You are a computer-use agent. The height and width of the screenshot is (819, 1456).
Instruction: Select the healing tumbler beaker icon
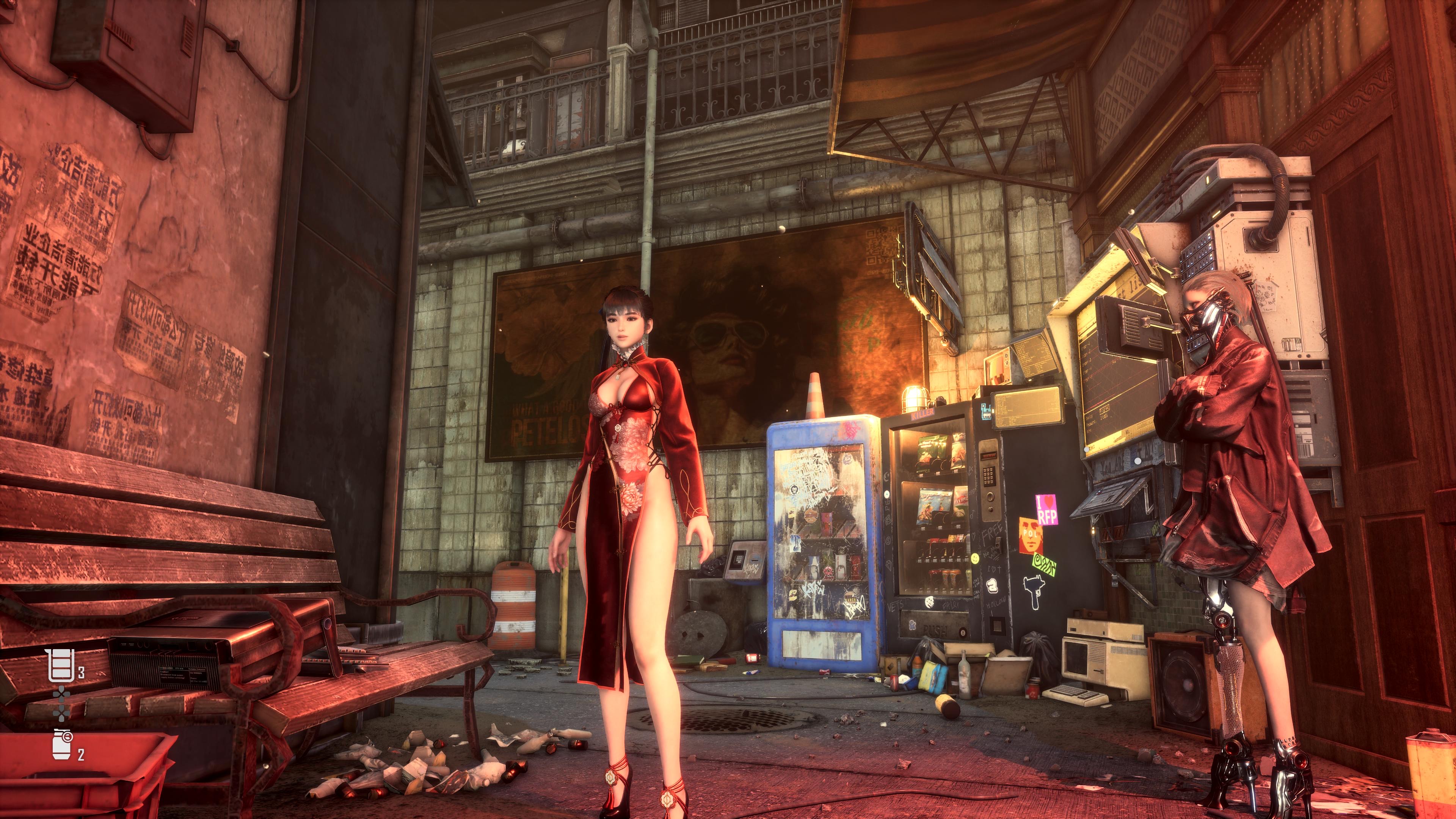pyautogui.click(x=61, y=666)
